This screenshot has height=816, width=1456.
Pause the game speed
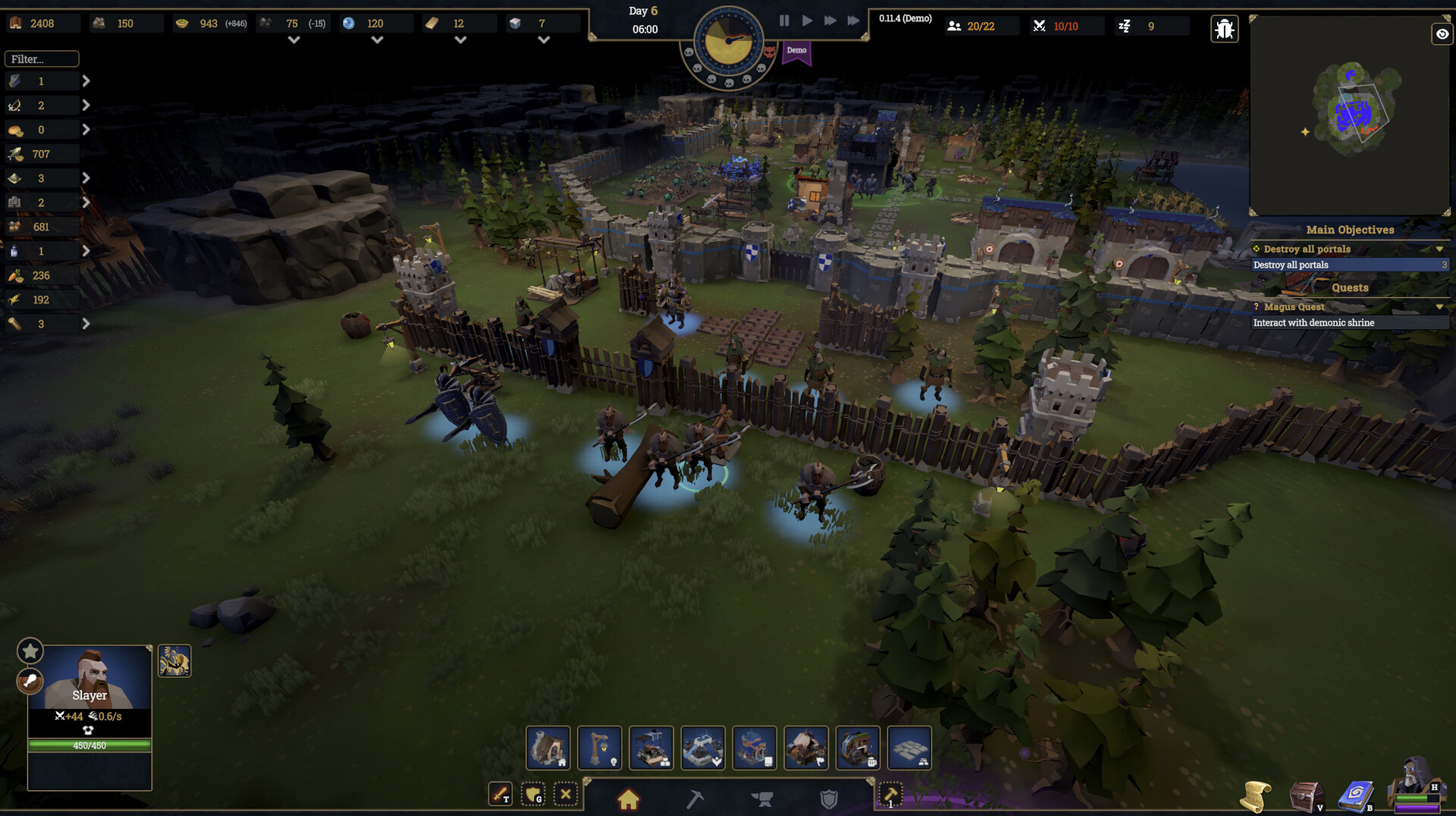pos(784,21)
